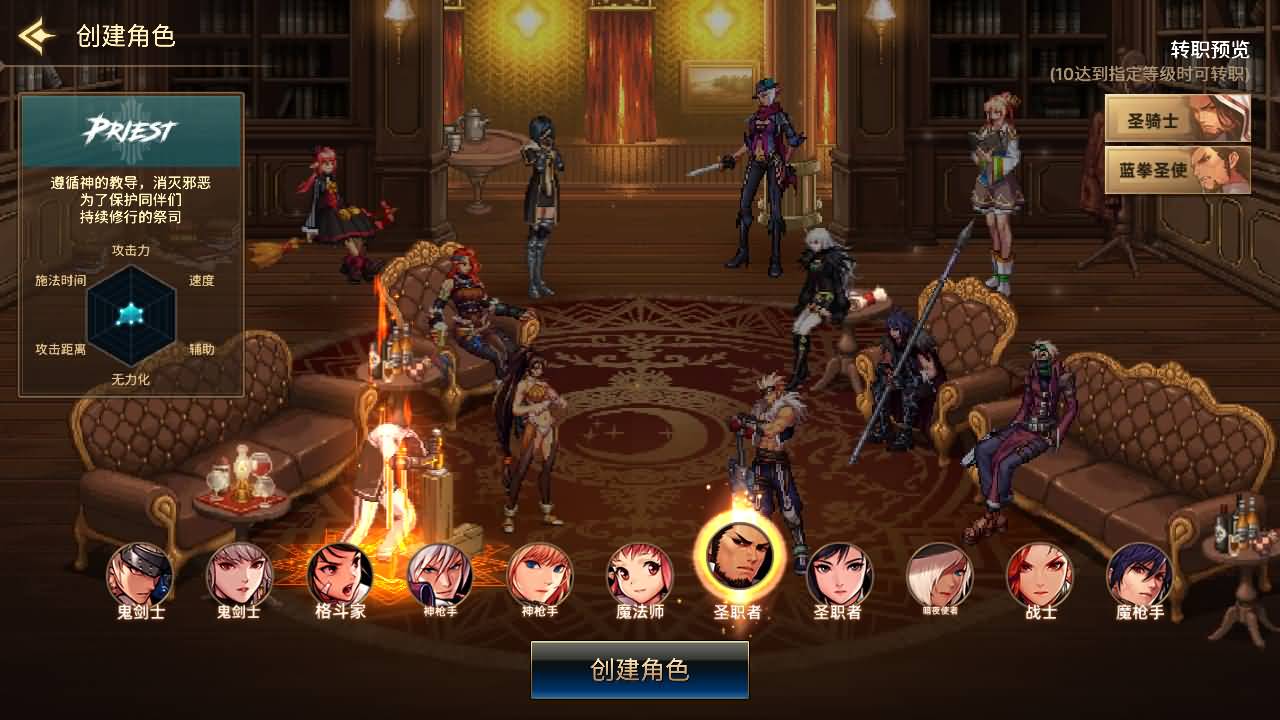Open the 圣骑士 advancement preview
This screenshot has width=1280, height=720.
1176,118
